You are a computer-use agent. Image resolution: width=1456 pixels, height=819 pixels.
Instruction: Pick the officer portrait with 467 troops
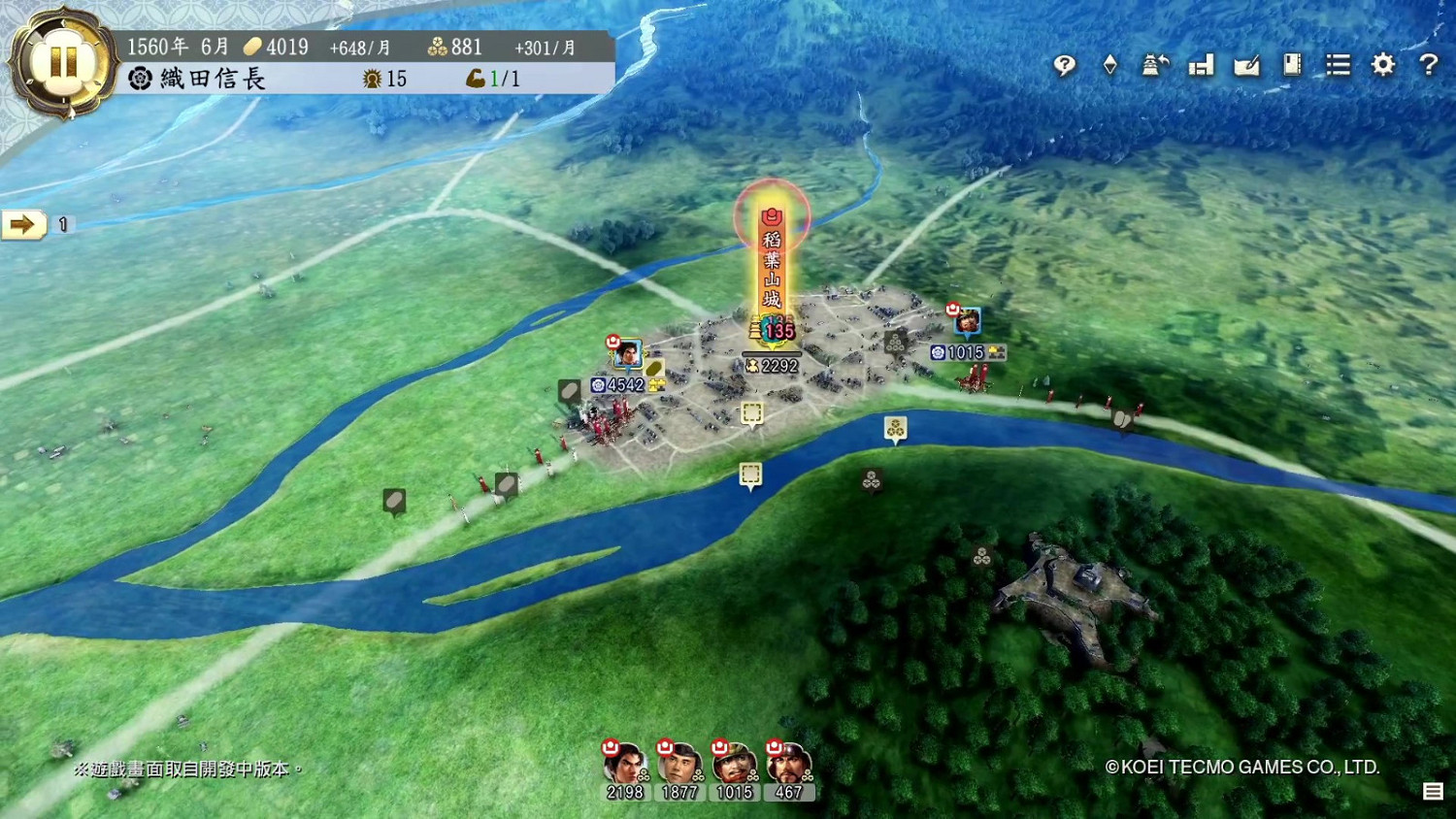[x=788, y=766]
